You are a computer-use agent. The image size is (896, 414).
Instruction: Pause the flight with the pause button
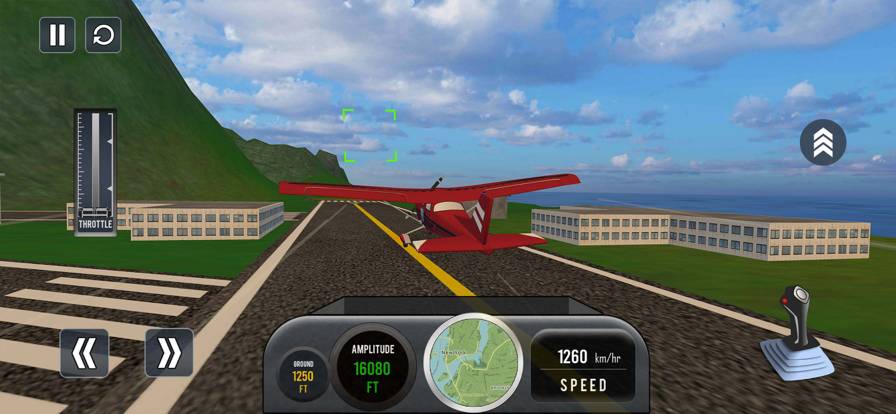[x=57, y=35]
